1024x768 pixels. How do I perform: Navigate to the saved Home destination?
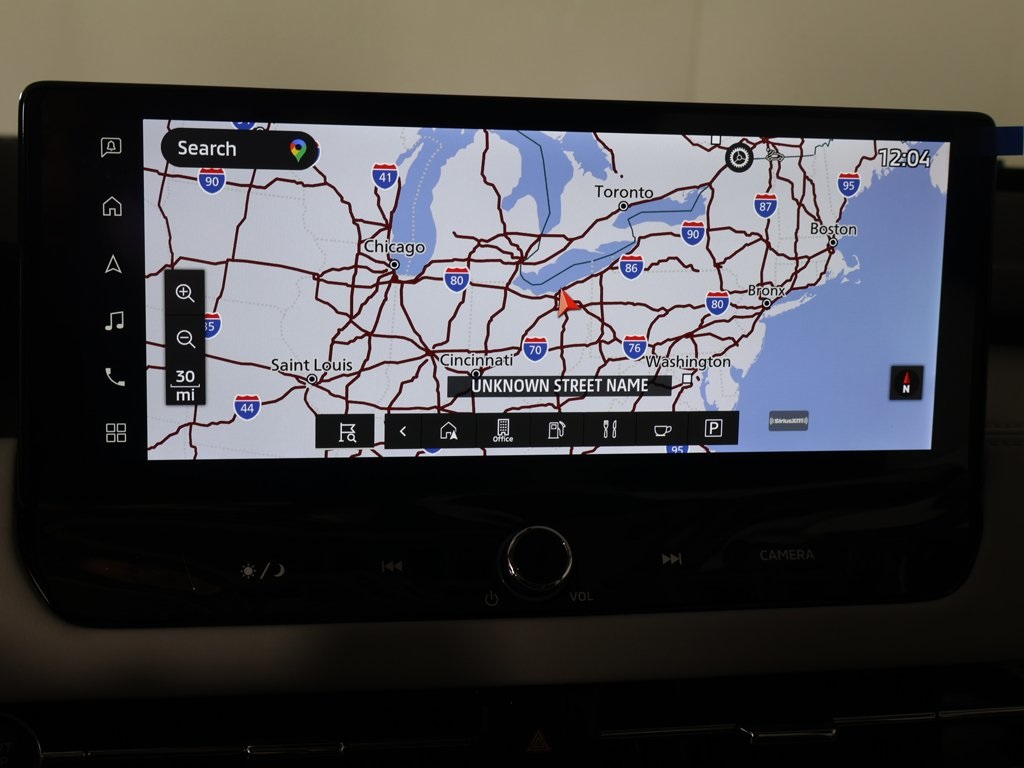(x=449, y=431)
